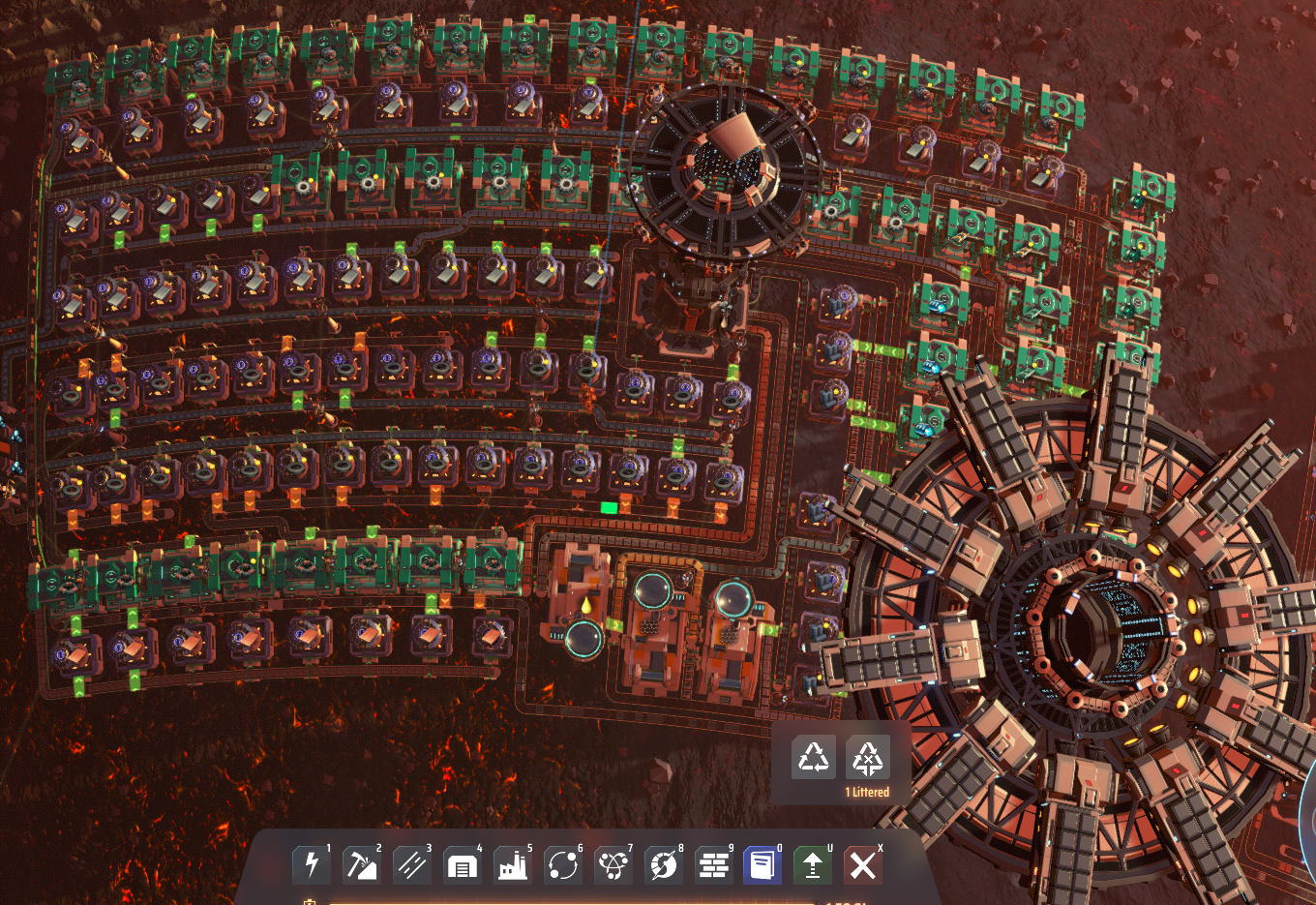1316x905 pixels.
Task: Click the littered items recycle icon
Action: pyautogui.click(x=867, y=759)
